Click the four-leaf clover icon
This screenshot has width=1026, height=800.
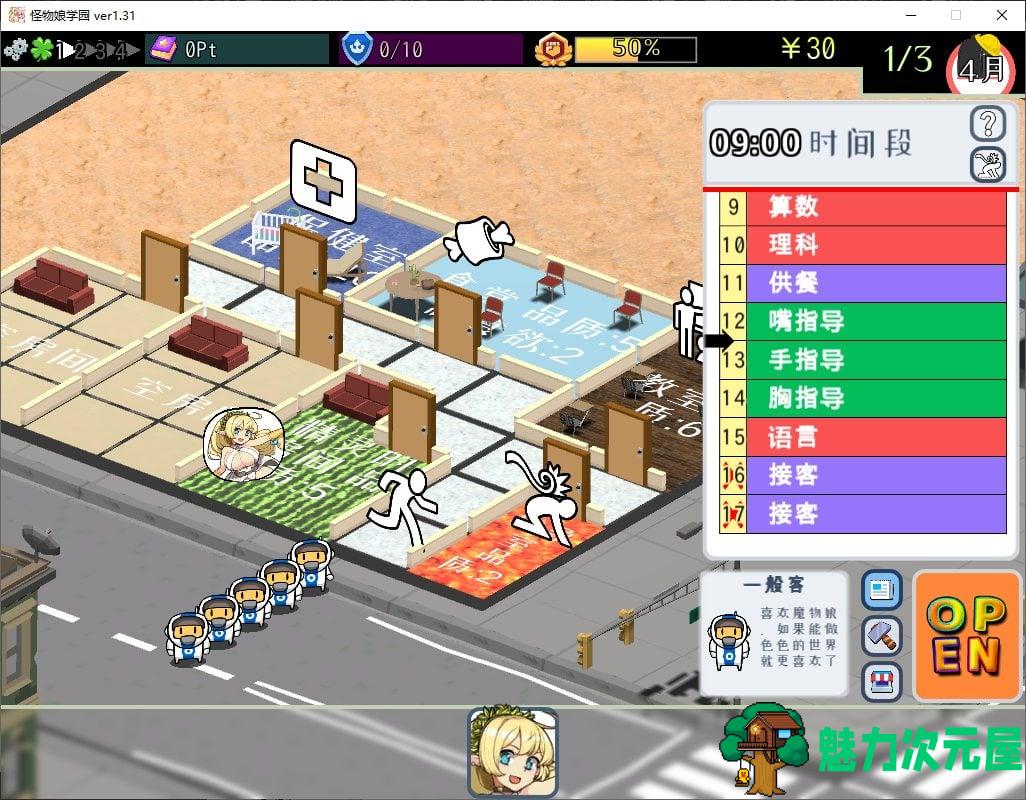[41, 48]
